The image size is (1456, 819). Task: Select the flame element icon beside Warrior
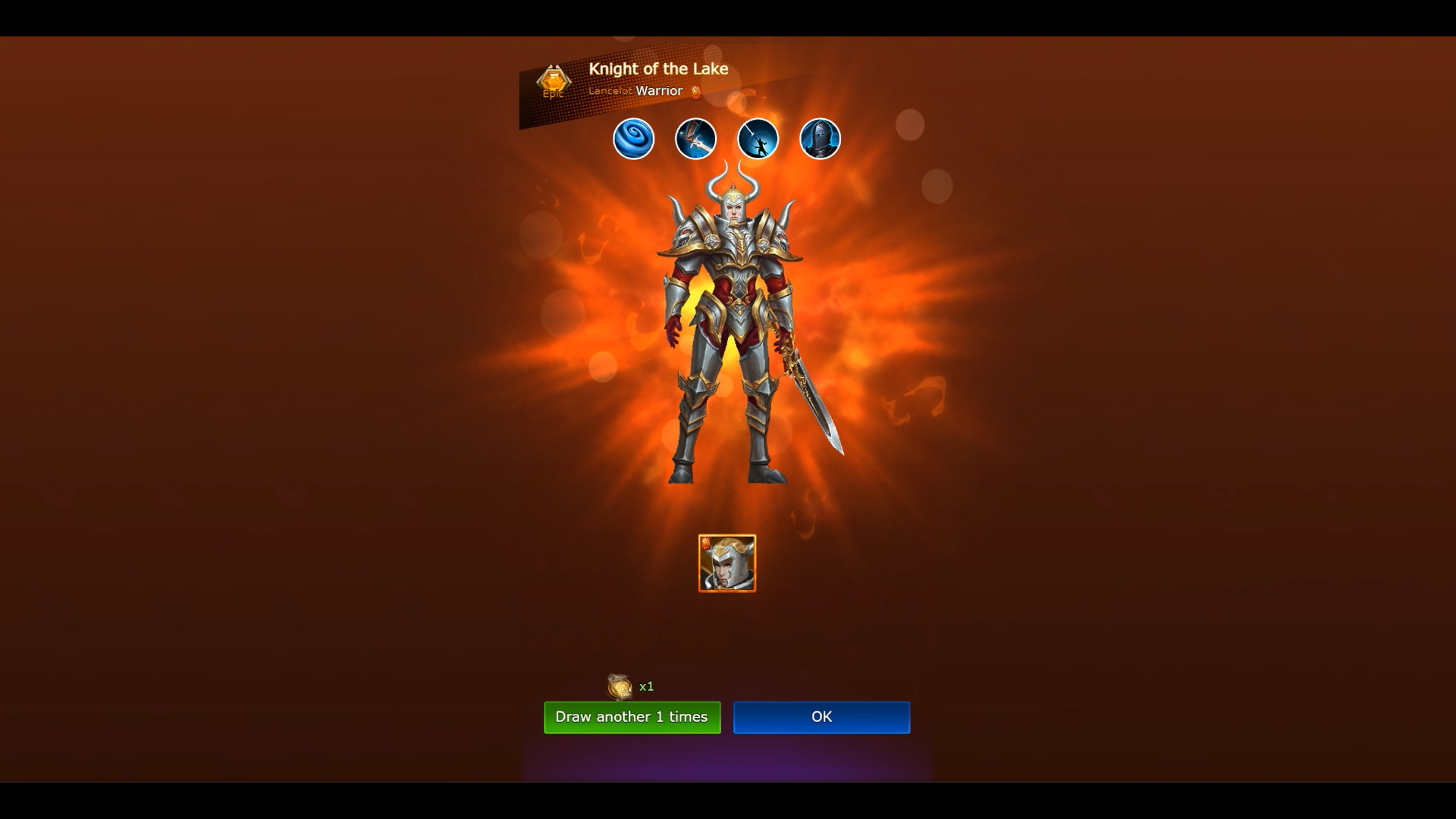point(697,91)
